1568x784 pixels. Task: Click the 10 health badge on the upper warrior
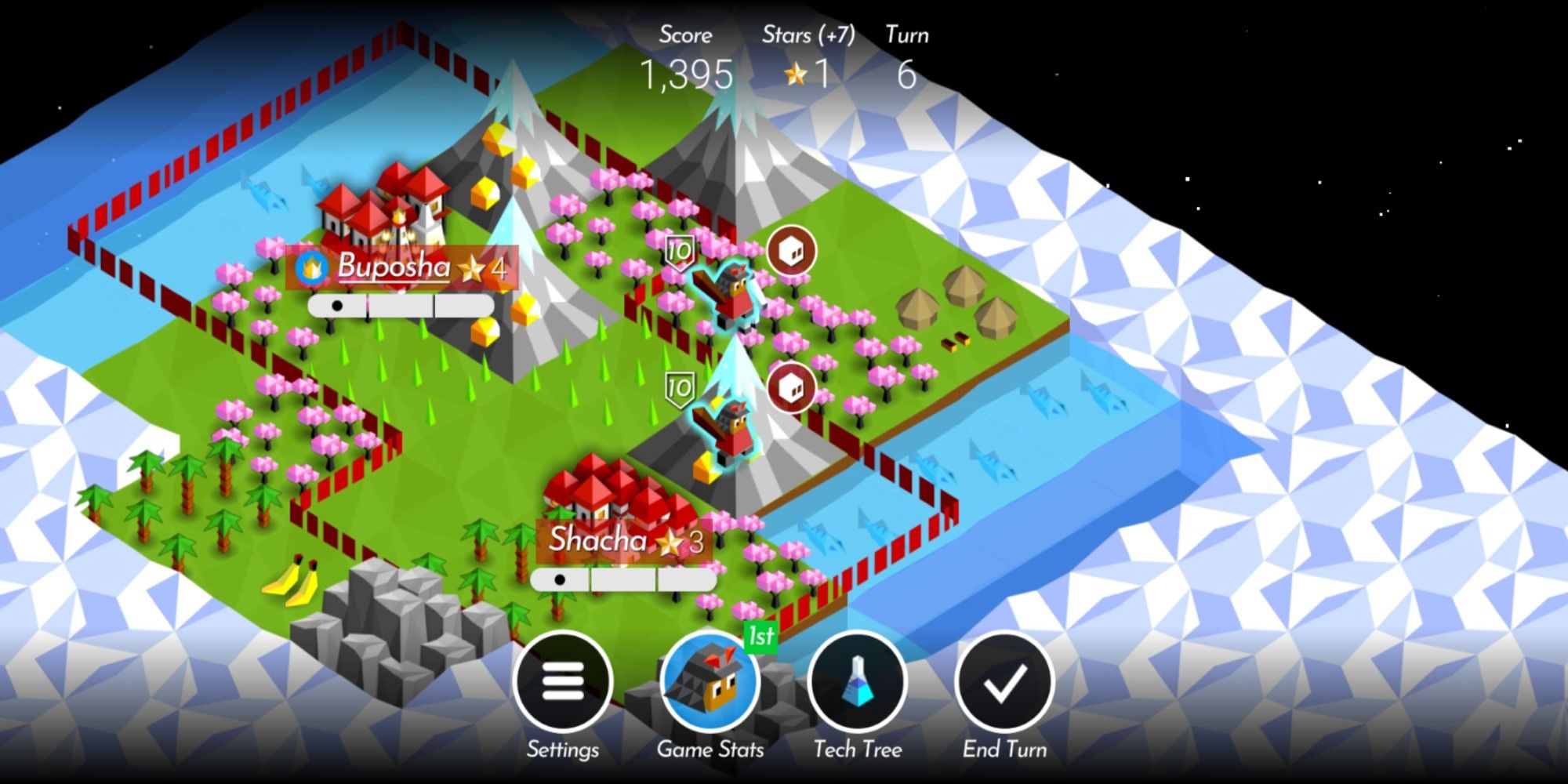point(679,251)
